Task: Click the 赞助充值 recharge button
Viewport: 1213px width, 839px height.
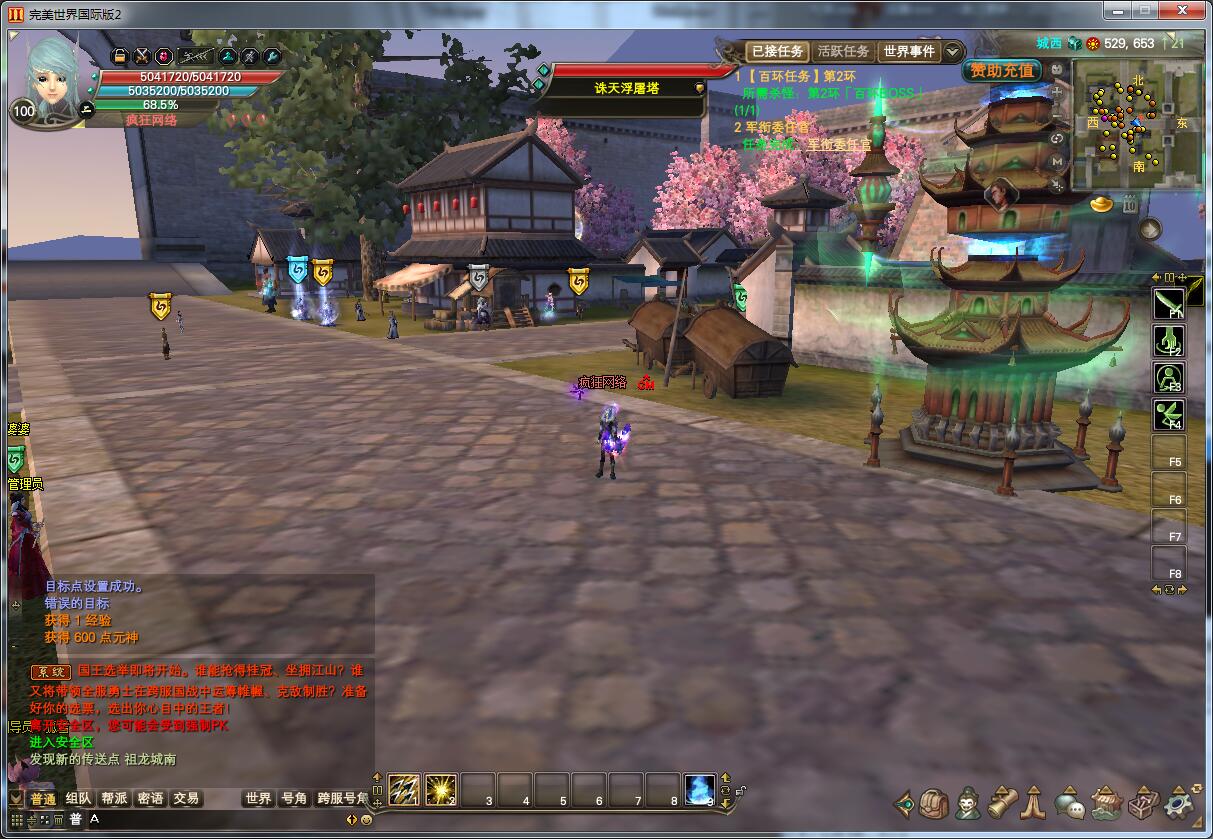Action: click(x=1002, y=71)
